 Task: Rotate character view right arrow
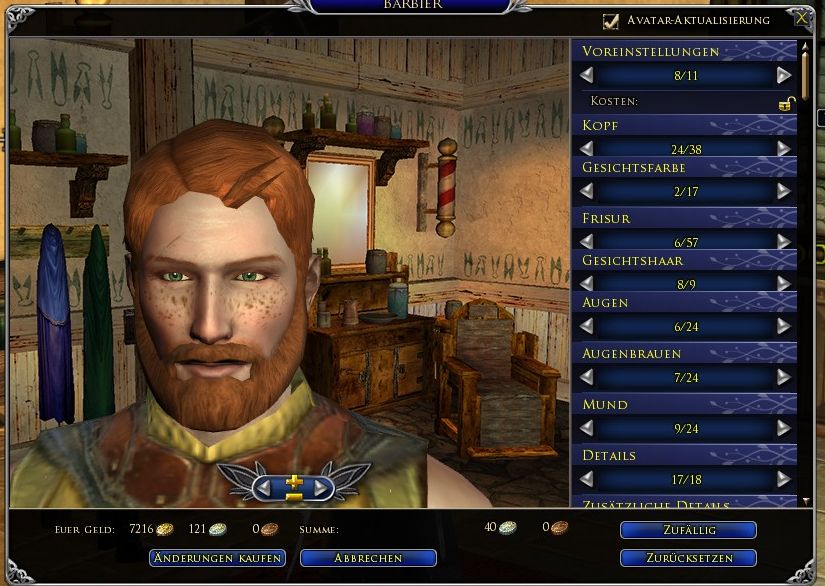click(x=321, y=487)
